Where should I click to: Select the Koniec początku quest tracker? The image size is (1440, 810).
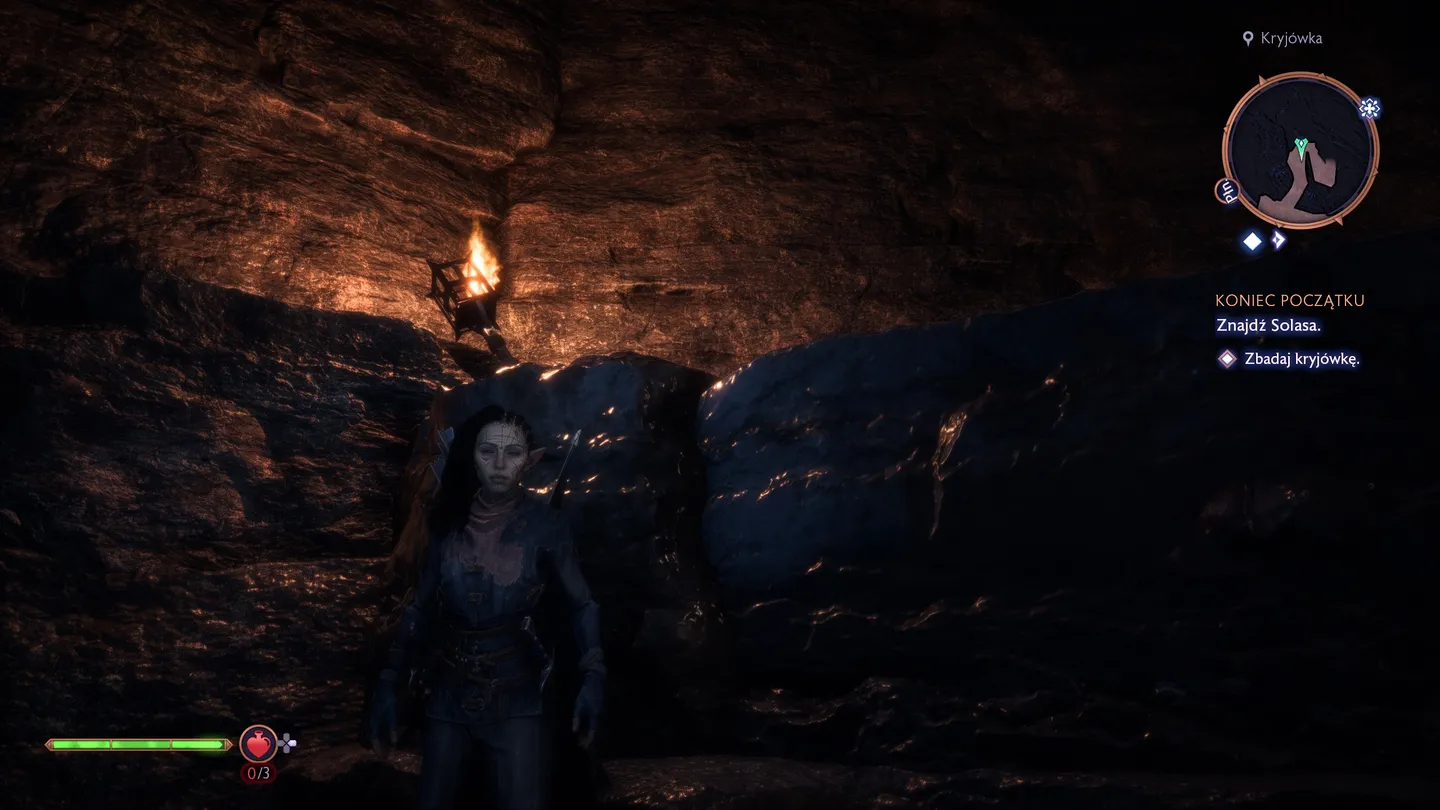(x=1289, y=300)
